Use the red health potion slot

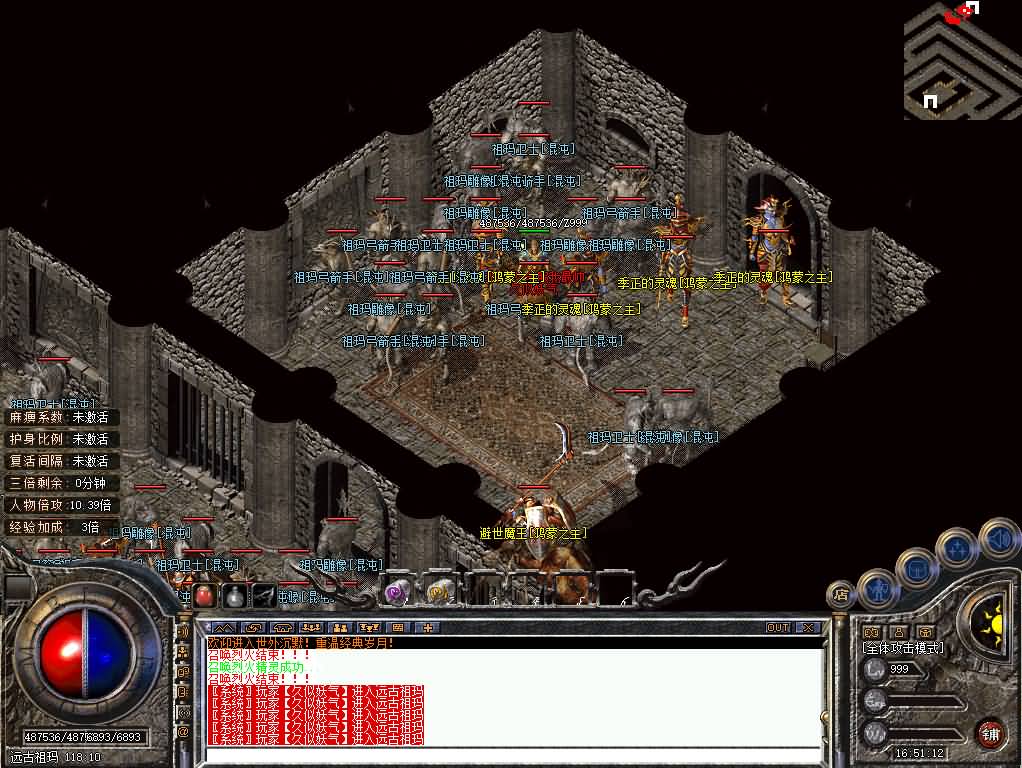click(204, 596)
